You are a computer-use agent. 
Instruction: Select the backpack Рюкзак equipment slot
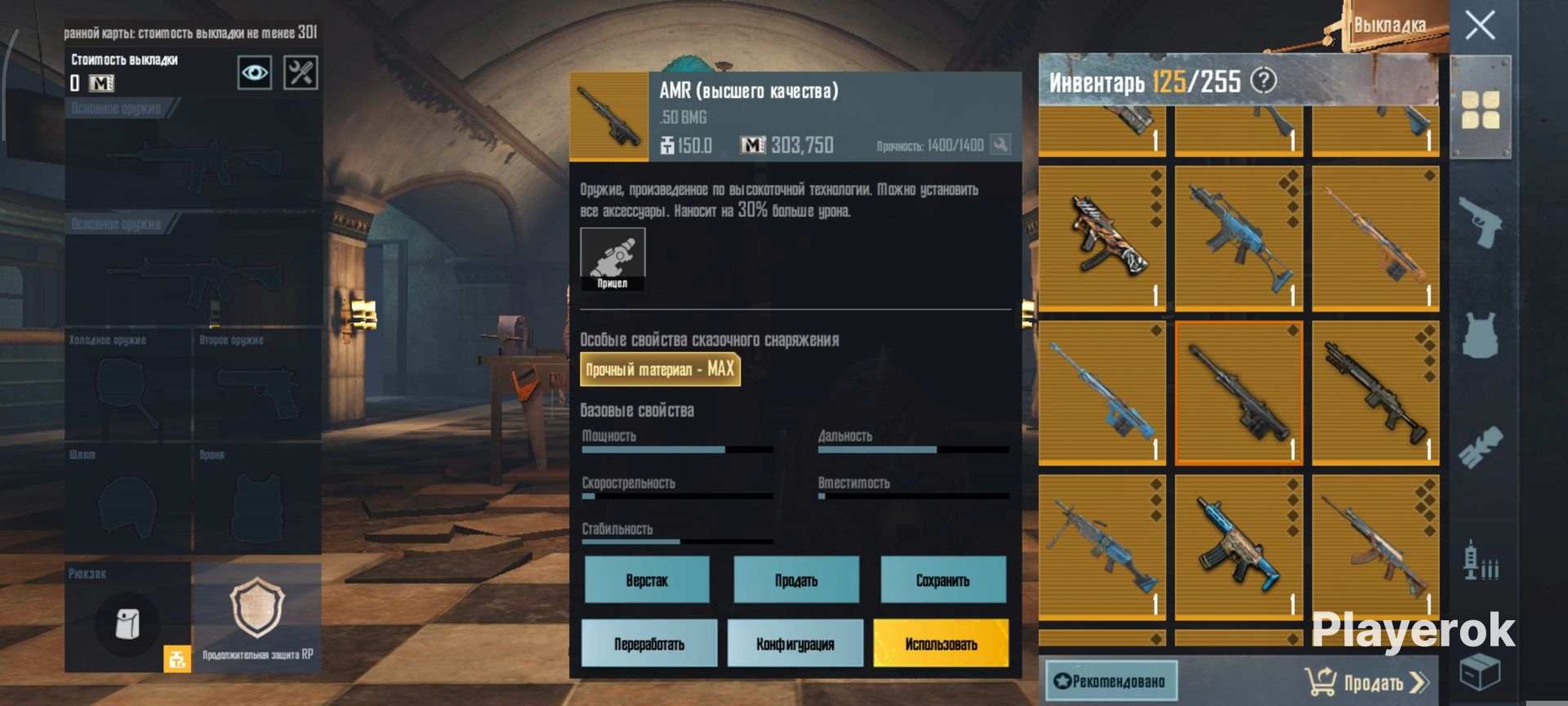127,618
